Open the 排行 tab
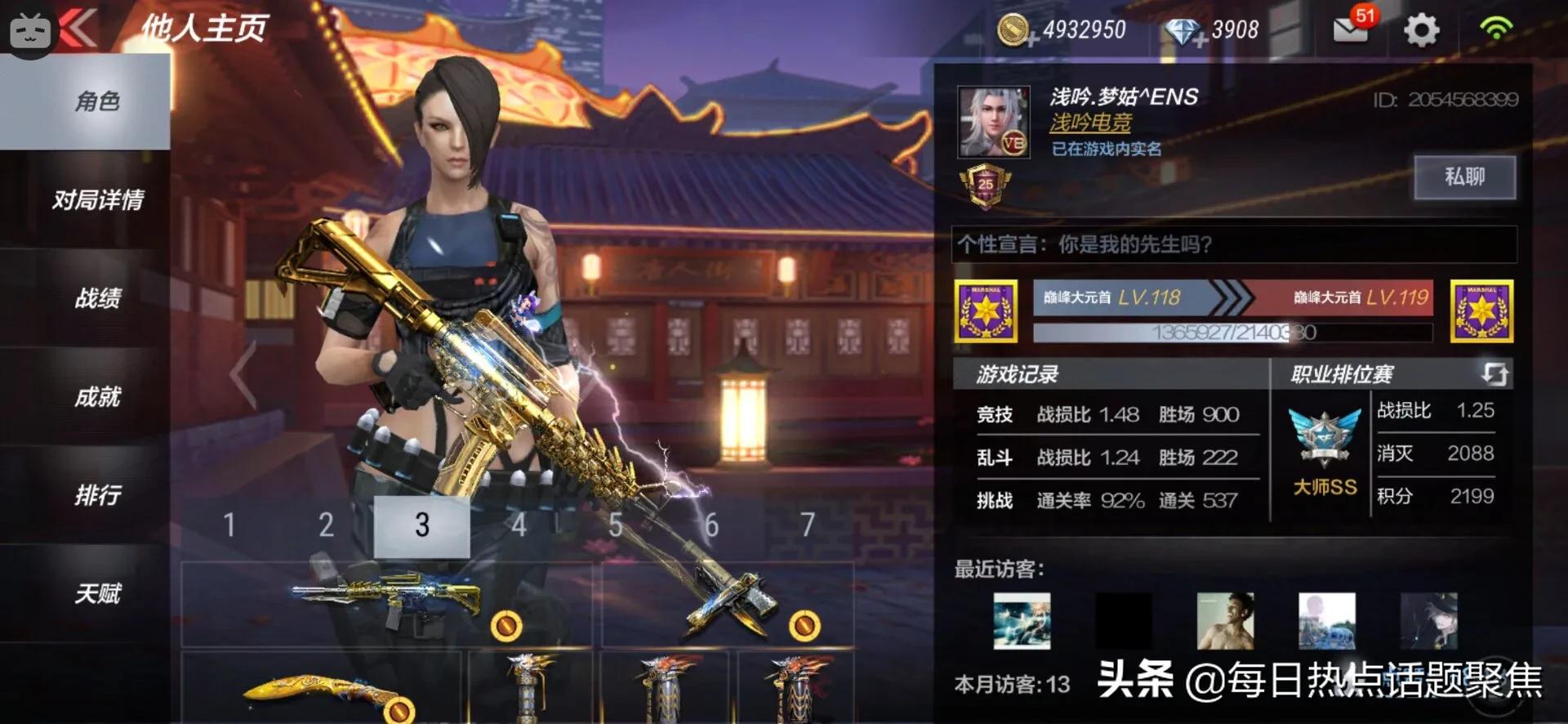 point(98,495)
